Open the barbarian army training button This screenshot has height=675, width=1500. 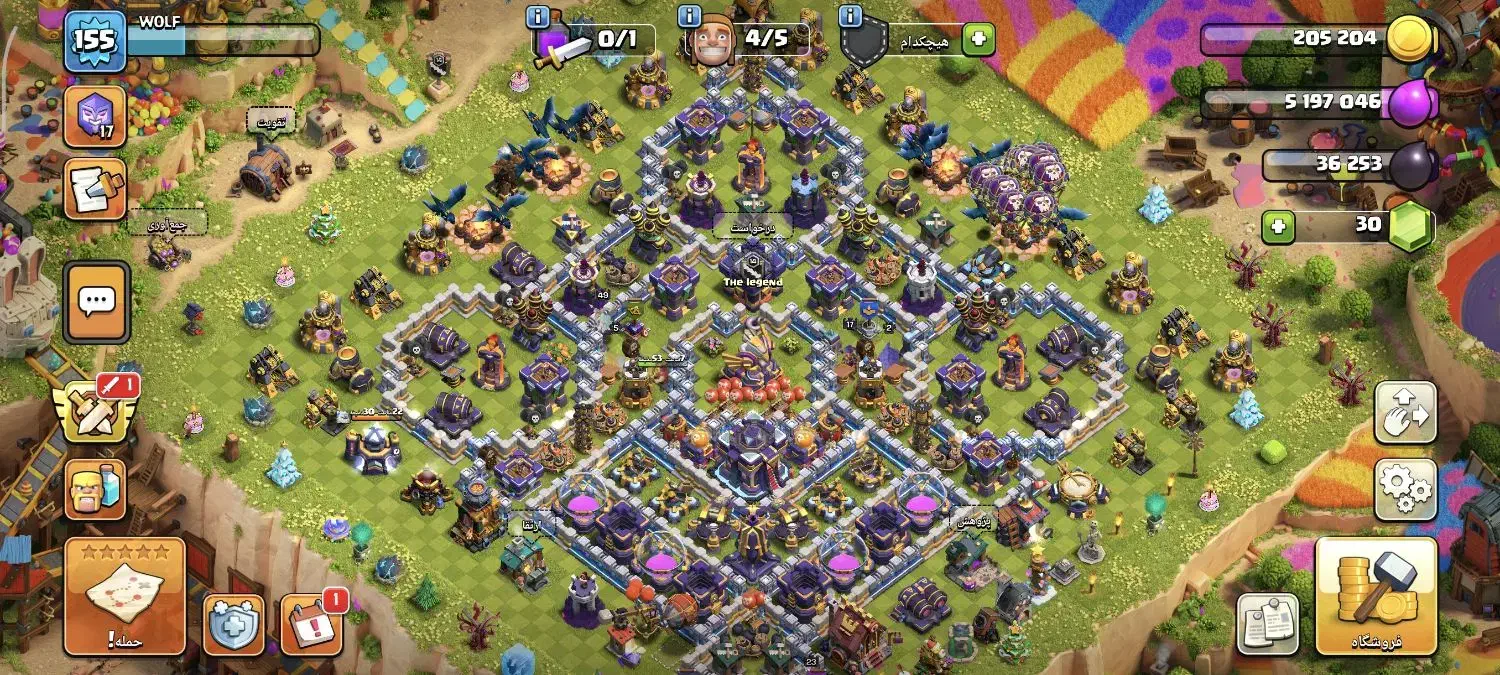96,490
